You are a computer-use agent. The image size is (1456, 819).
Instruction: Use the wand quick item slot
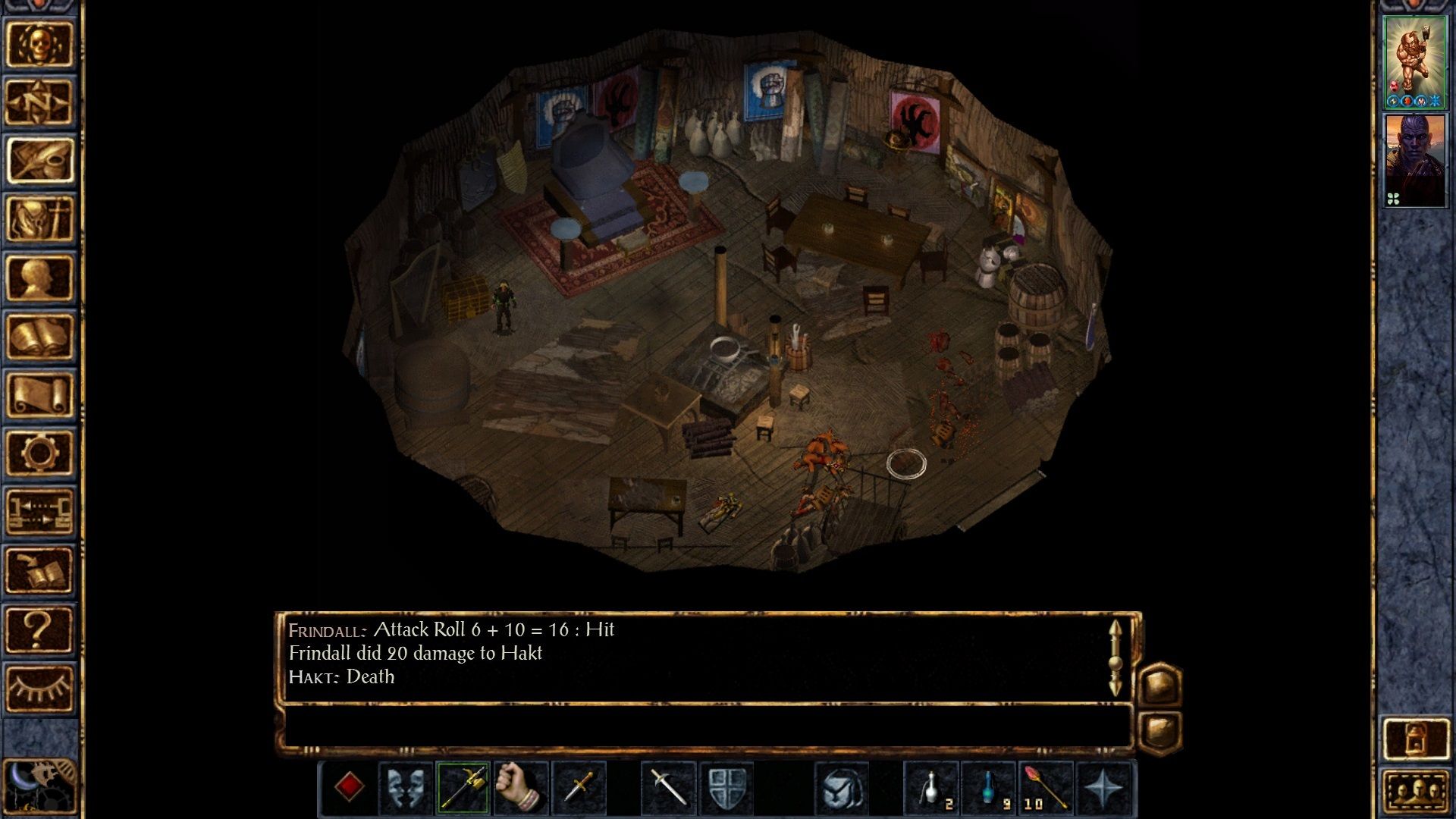(x=1046, y=787)
